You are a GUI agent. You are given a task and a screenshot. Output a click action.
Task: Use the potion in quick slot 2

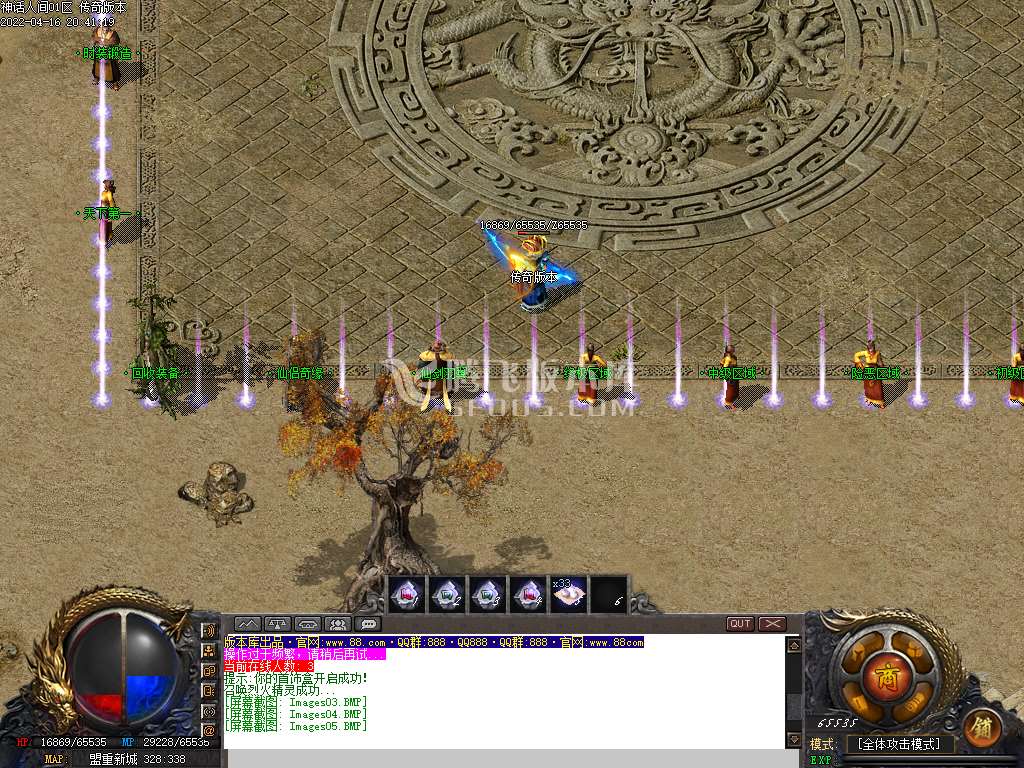(x=447, y=595)
